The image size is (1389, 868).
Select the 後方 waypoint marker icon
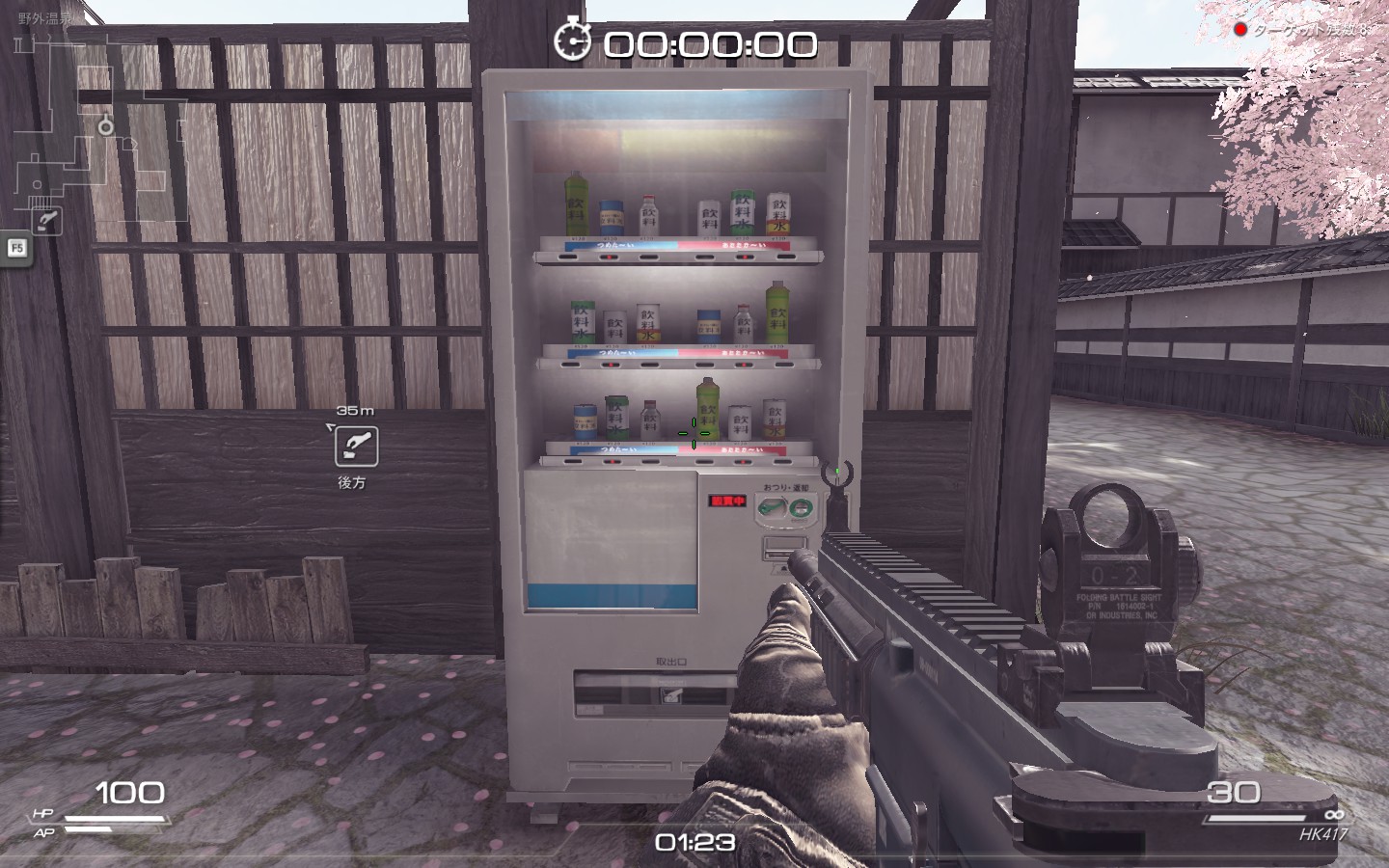tap(356, 447)
